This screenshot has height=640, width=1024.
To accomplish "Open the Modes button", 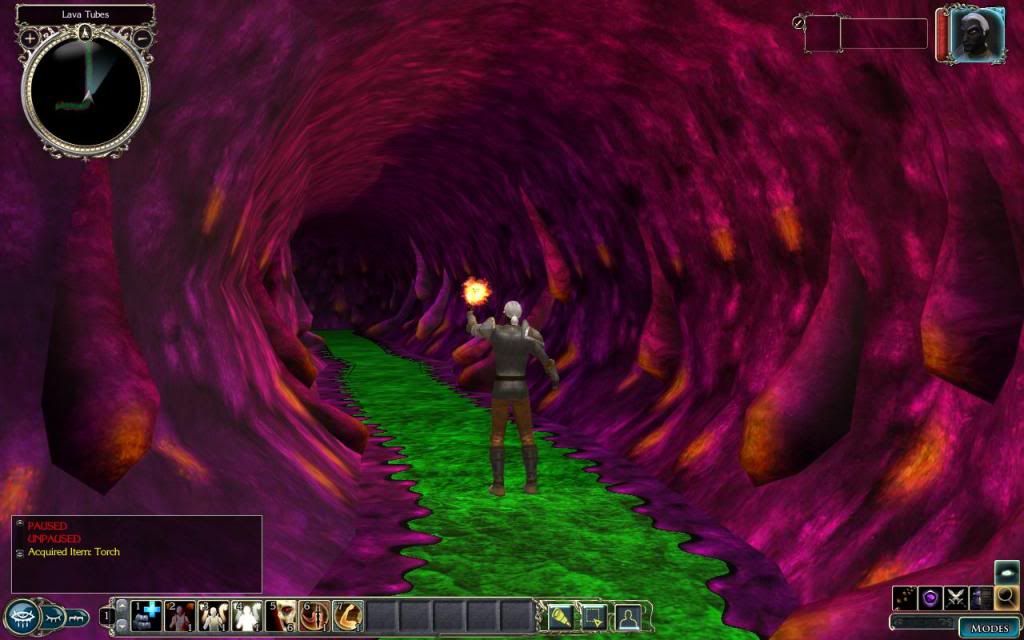I will [990, 628].
